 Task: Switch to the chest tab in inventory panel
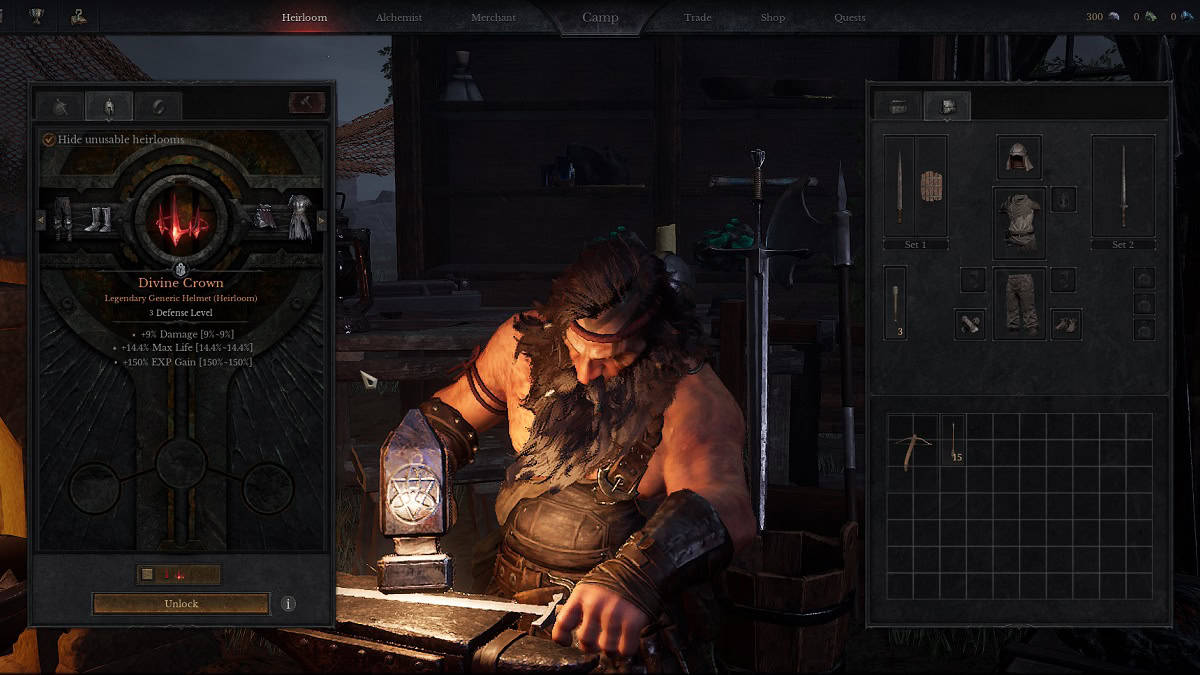pyautogui.click(x=898, y=106)
